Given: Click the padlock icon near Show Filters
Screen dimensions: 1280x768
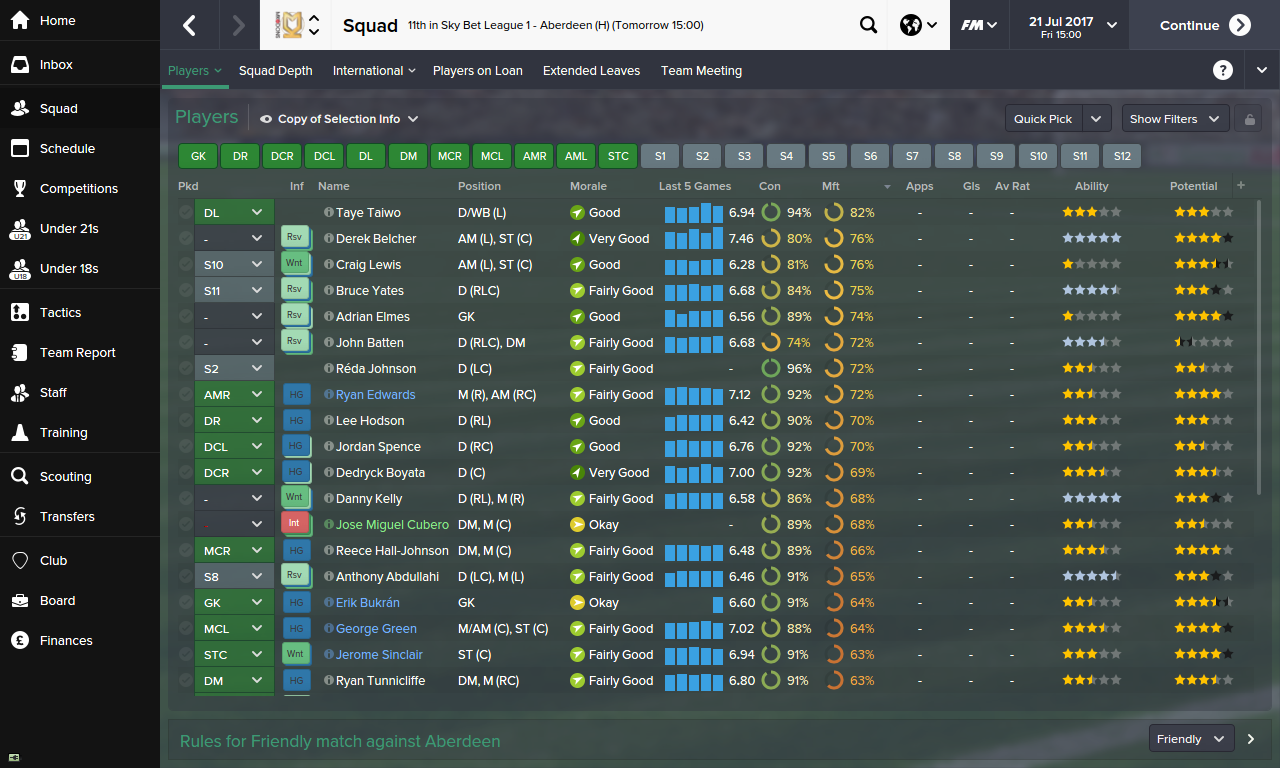Looking at the screenshot, I should point(1248,118).
